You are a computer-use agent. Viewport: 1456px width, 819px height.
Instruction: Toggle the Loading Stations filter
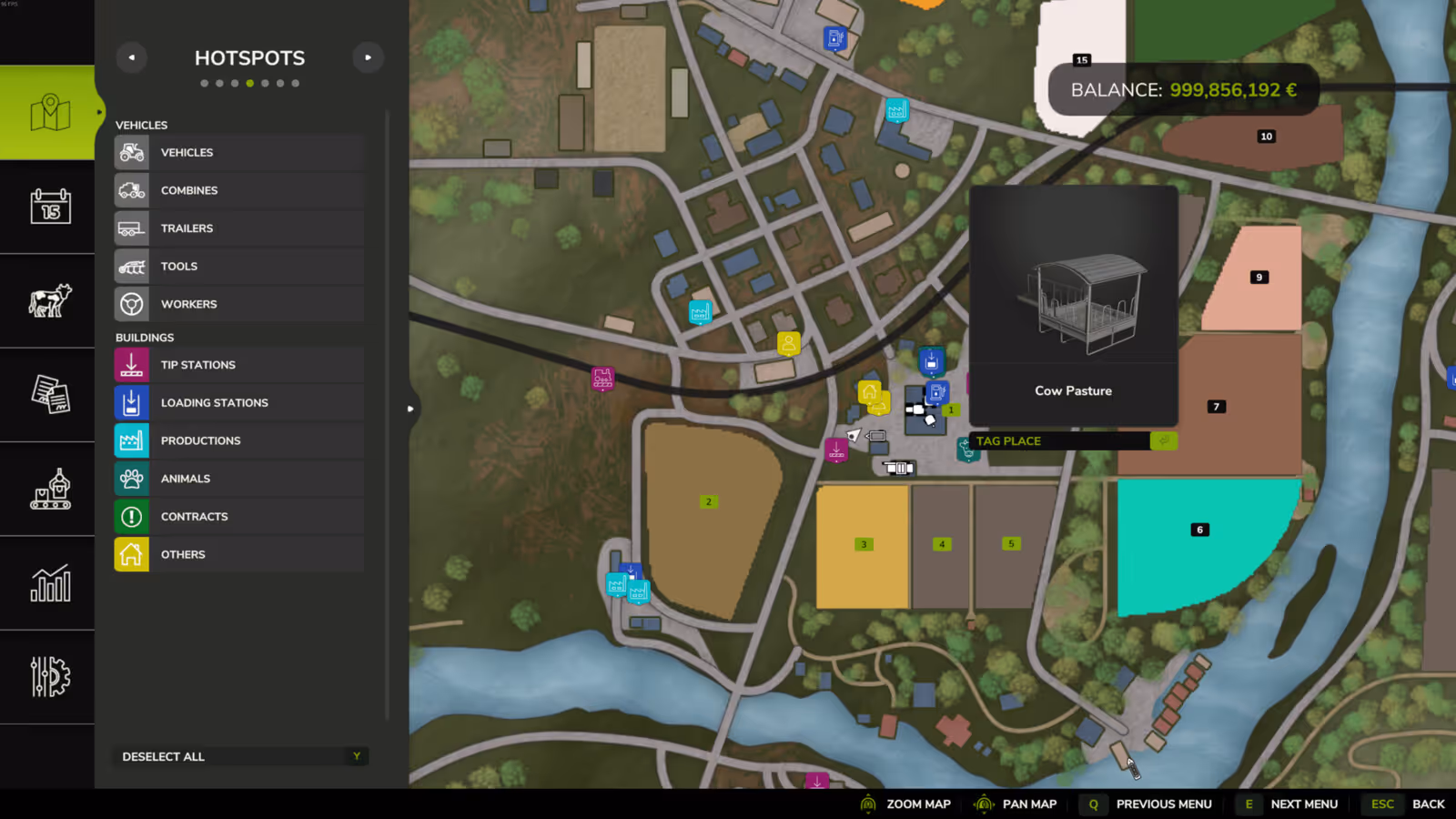point(239,403)
